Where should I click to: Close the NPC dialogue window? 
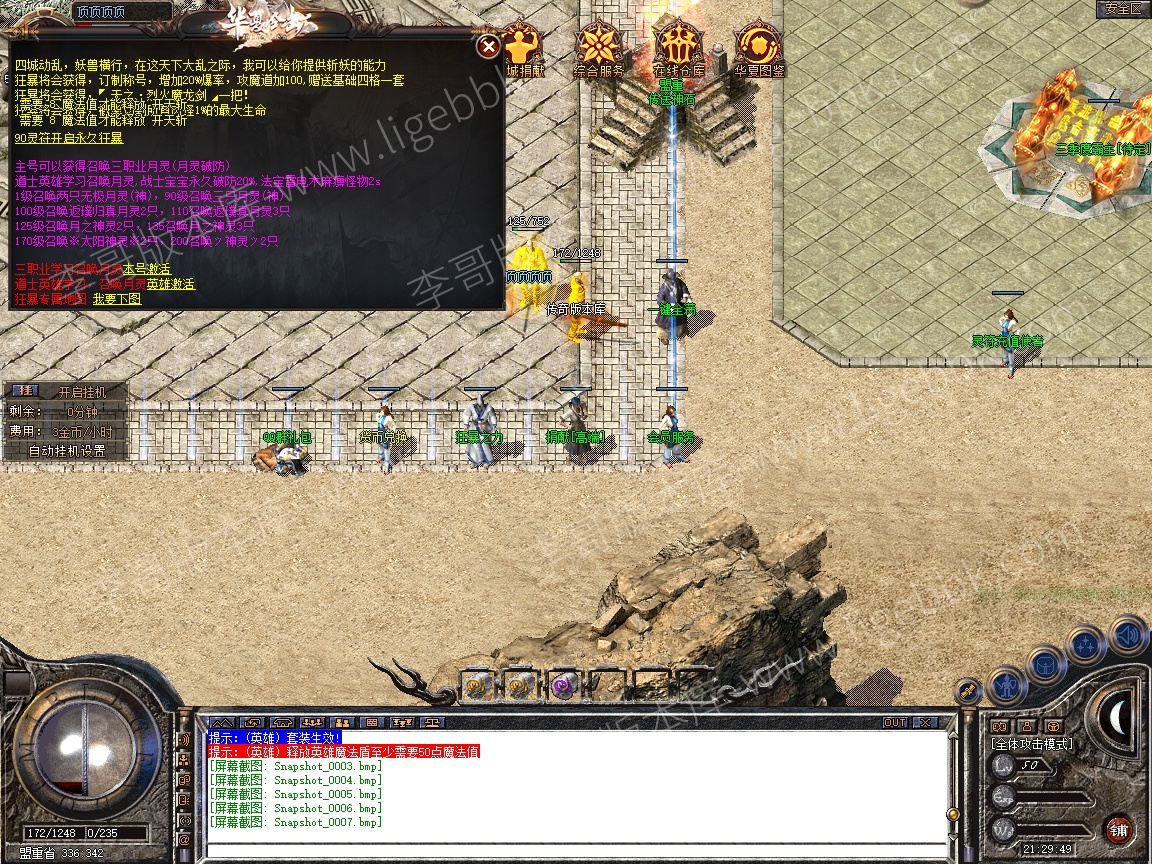[x=488, y=47]
